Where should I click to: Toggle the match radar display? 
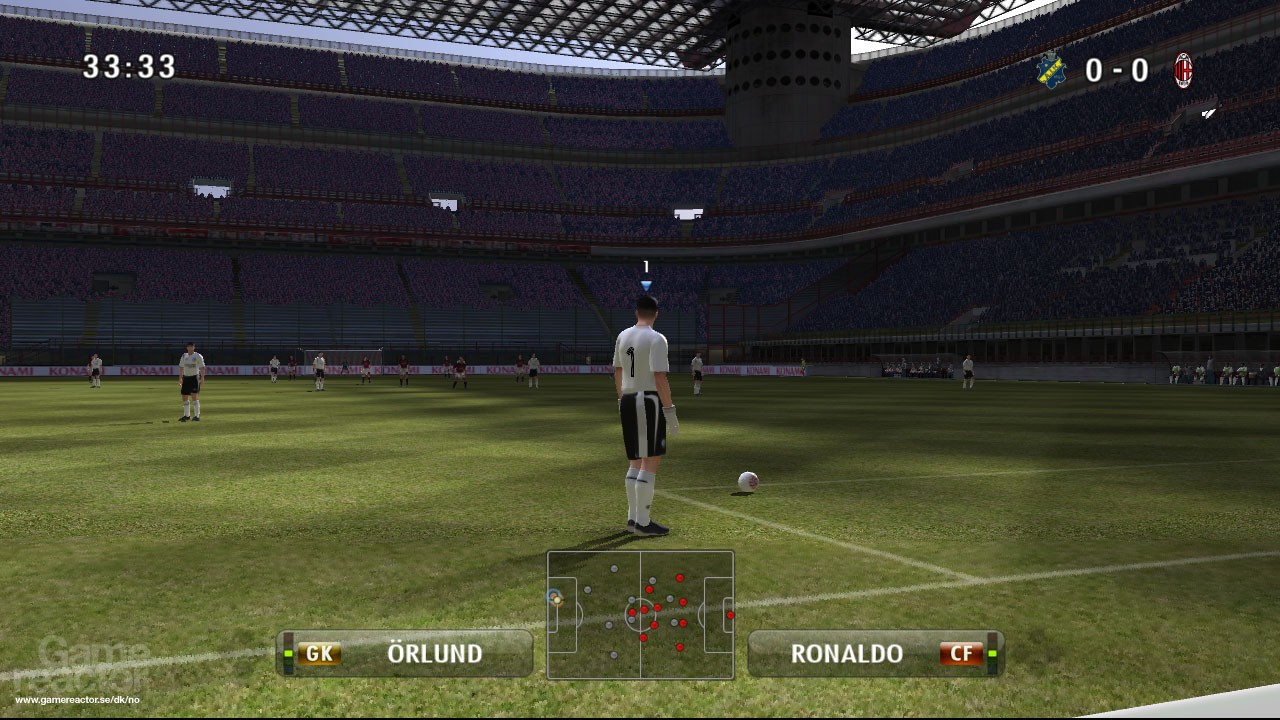[640, 615]
